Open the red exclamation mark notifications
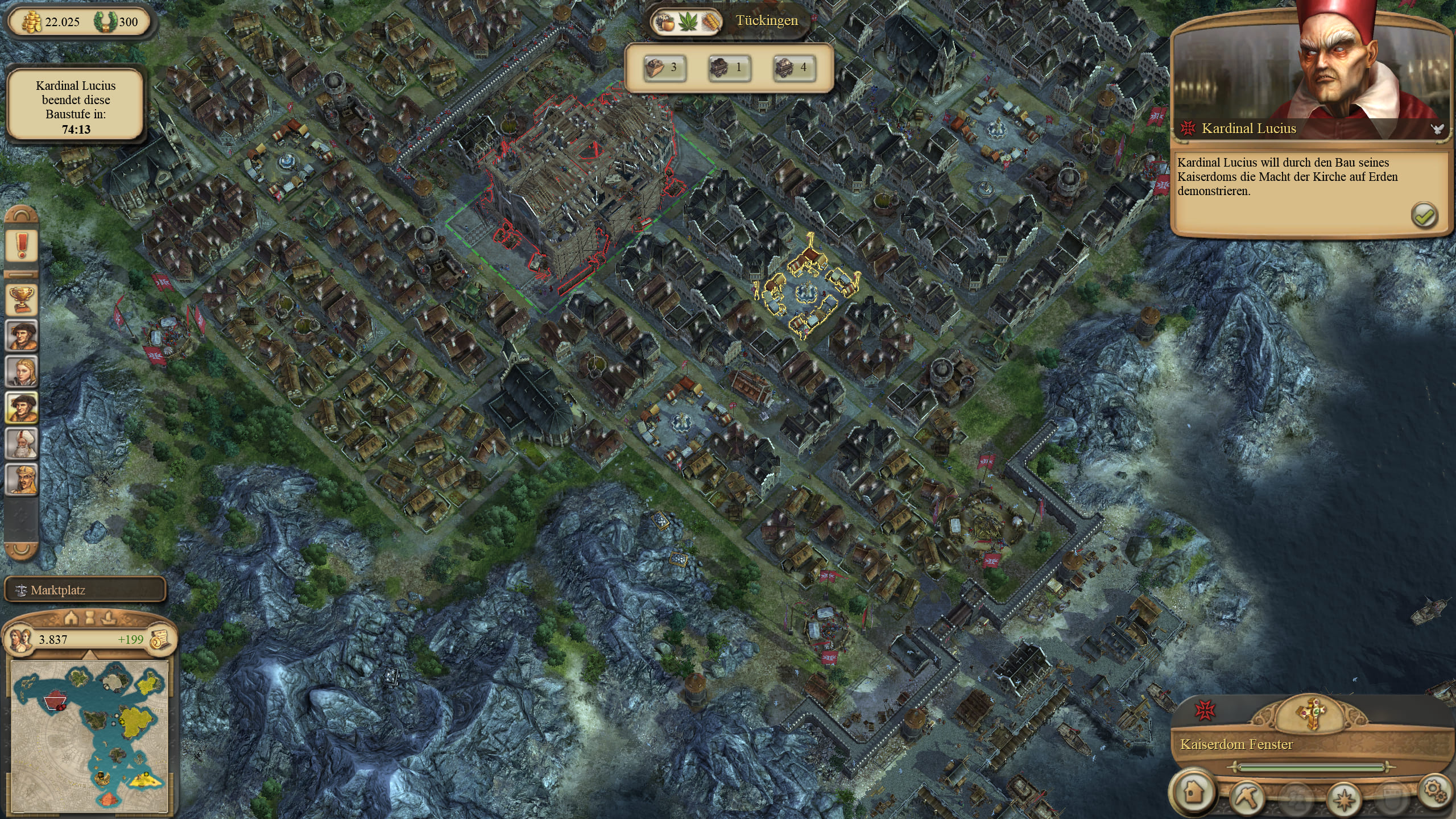The image size is (1456, 819). (22, 246)
